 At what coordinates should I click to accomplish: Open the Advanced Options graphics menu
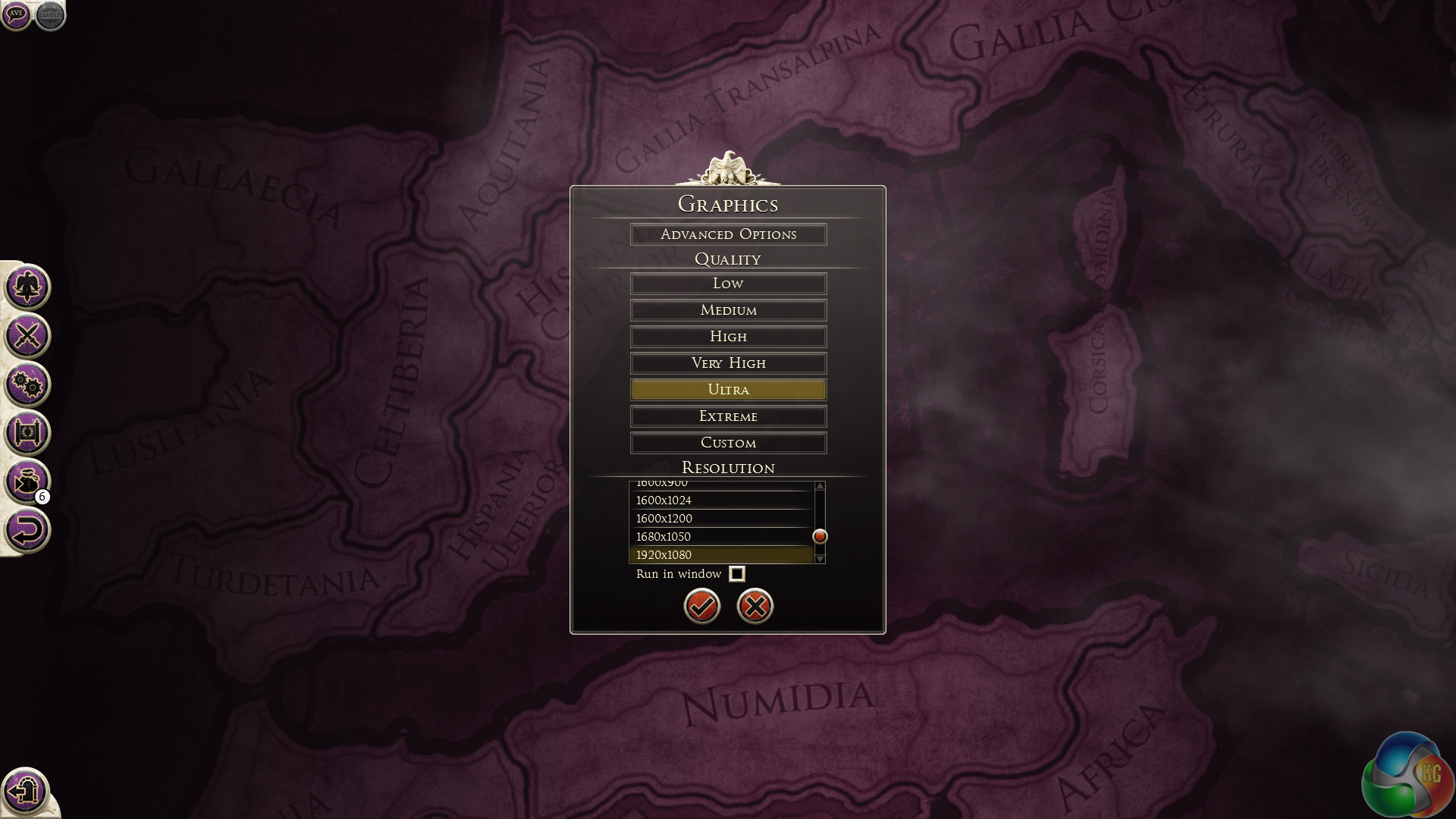click(x=728, y=234)
